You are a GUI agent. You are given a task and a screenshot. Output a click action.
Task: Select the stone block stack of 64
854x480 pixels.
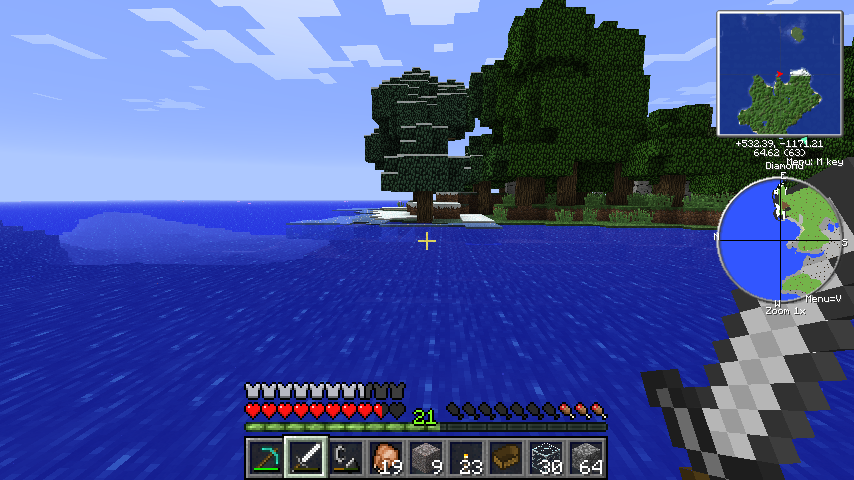pos(586,458)
